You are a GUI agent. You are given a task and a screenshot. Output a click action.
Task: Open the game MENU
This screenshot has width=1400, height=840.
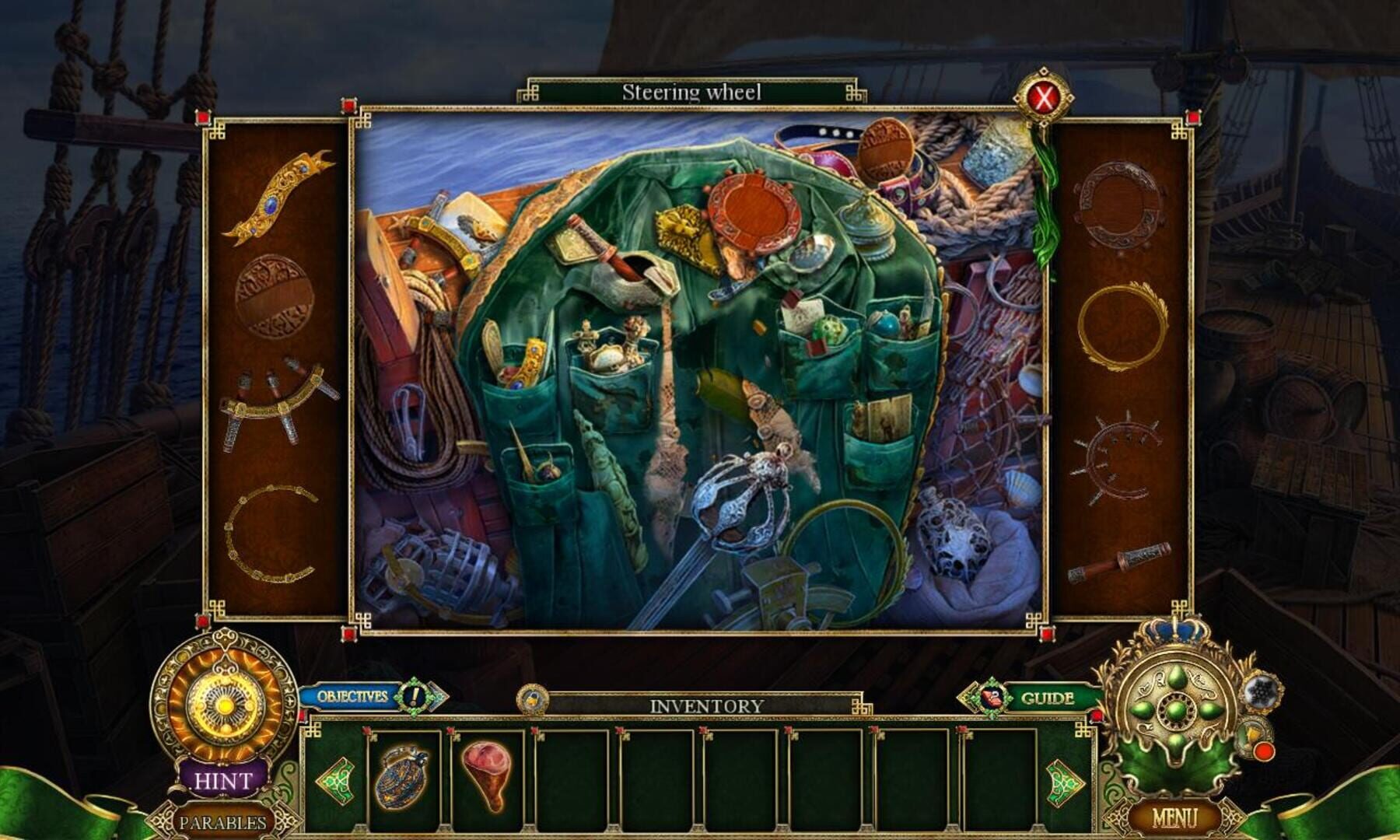1176,818
